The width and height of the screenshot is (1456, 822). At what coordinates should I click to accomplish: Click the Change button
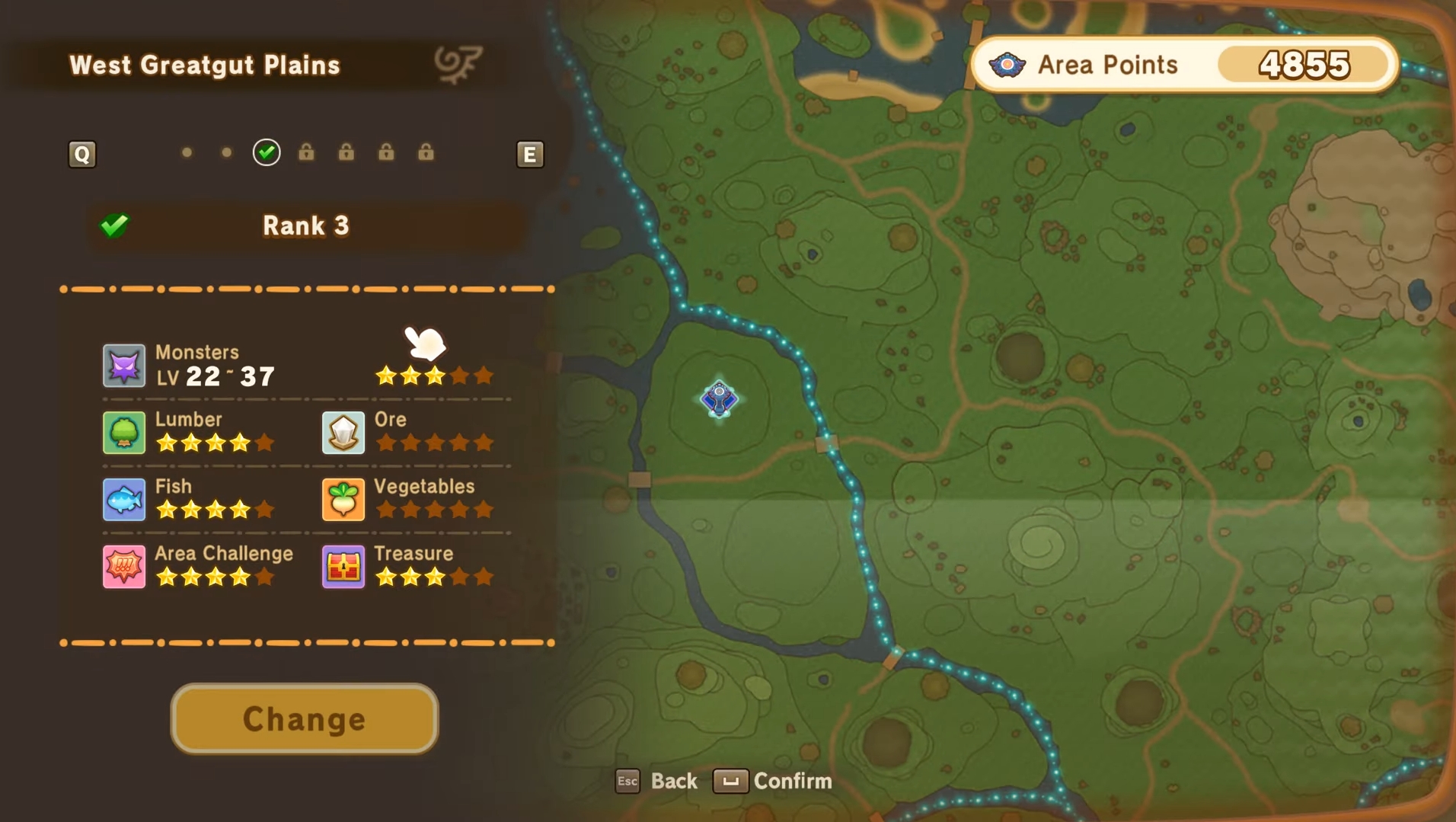[304, 718]
